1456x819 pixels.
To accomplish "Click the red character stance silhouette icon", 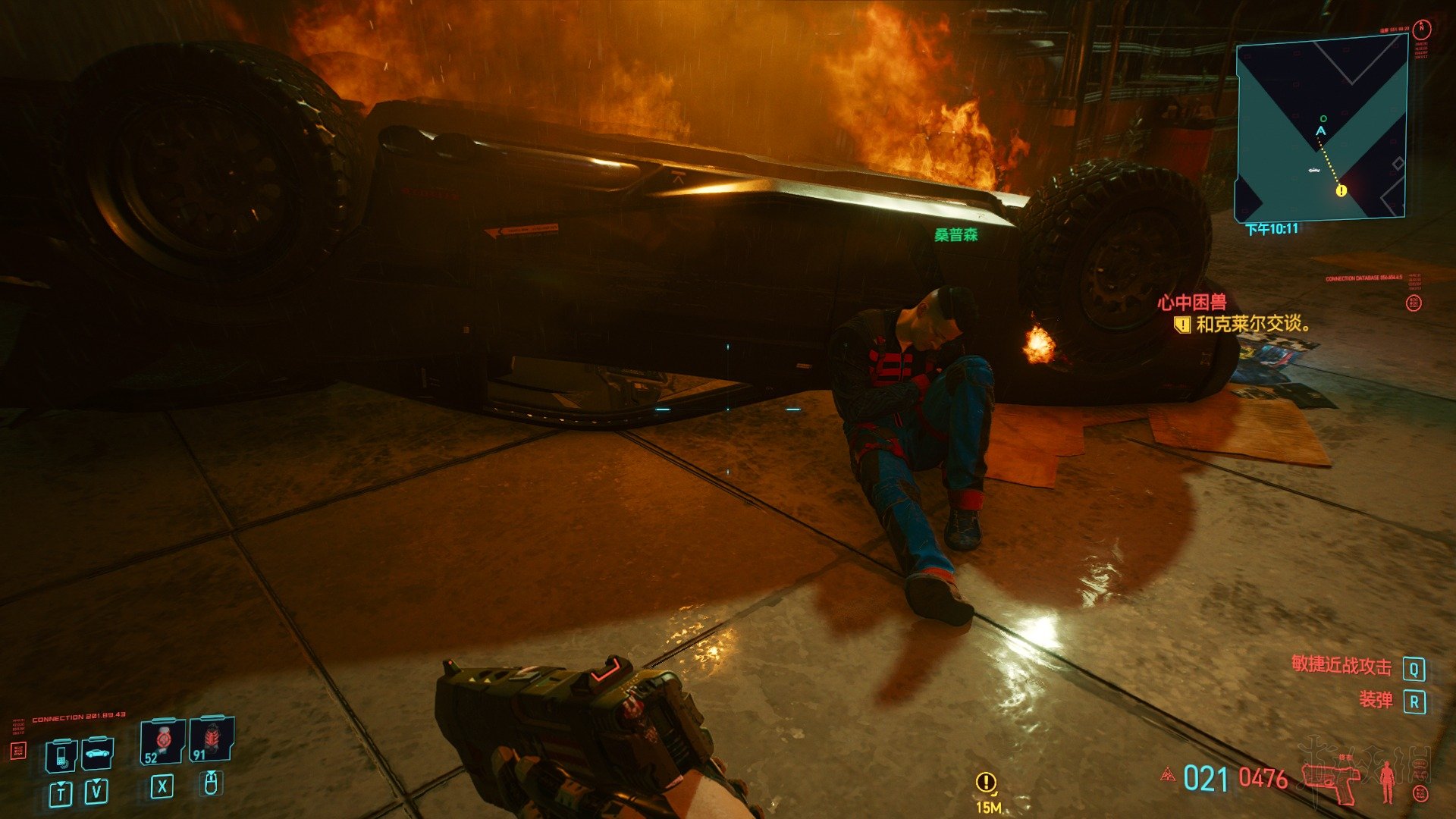I will (1388, 781).
